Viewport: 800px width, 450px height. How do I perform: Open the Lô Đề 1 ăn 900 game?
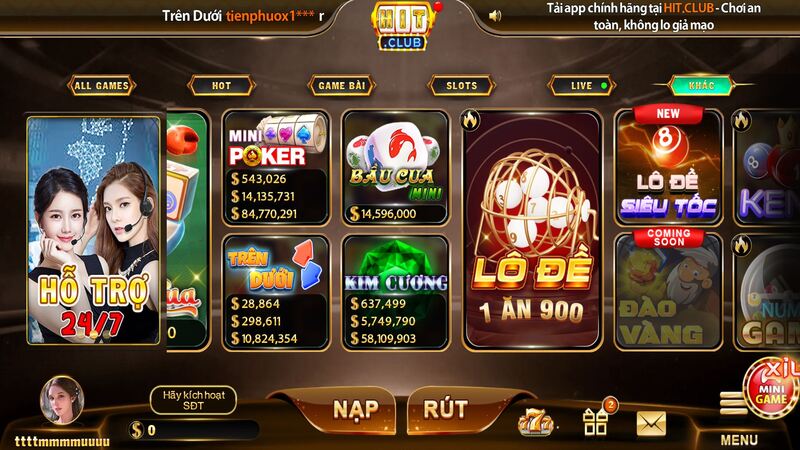pyautogui.click(x=530, y=230)
